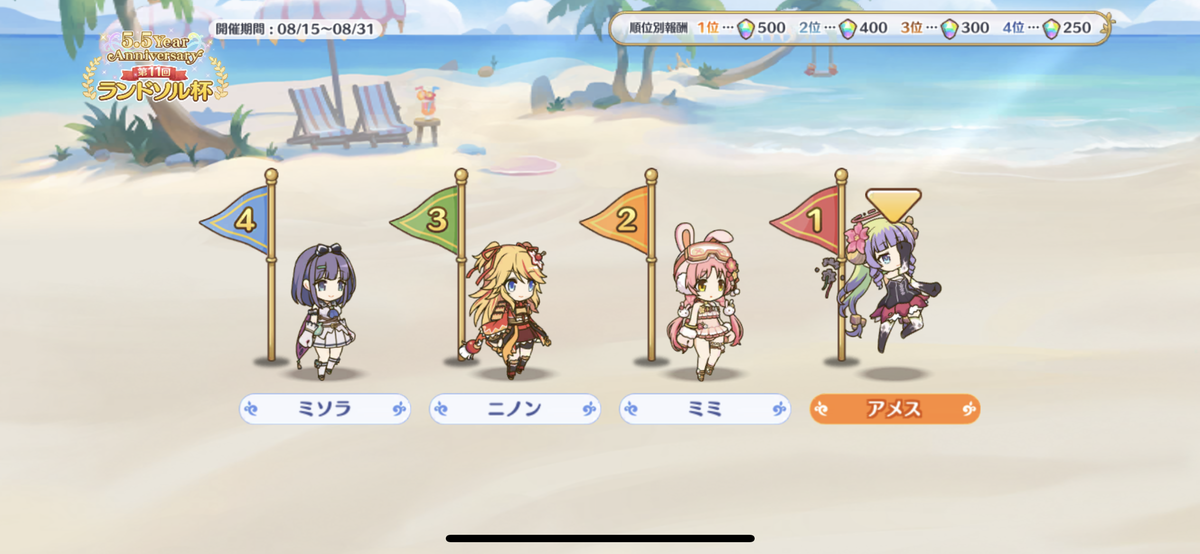Select the ミソラ name button
The height and width of the screenshot is (554, 1200).
click(325, 408)
